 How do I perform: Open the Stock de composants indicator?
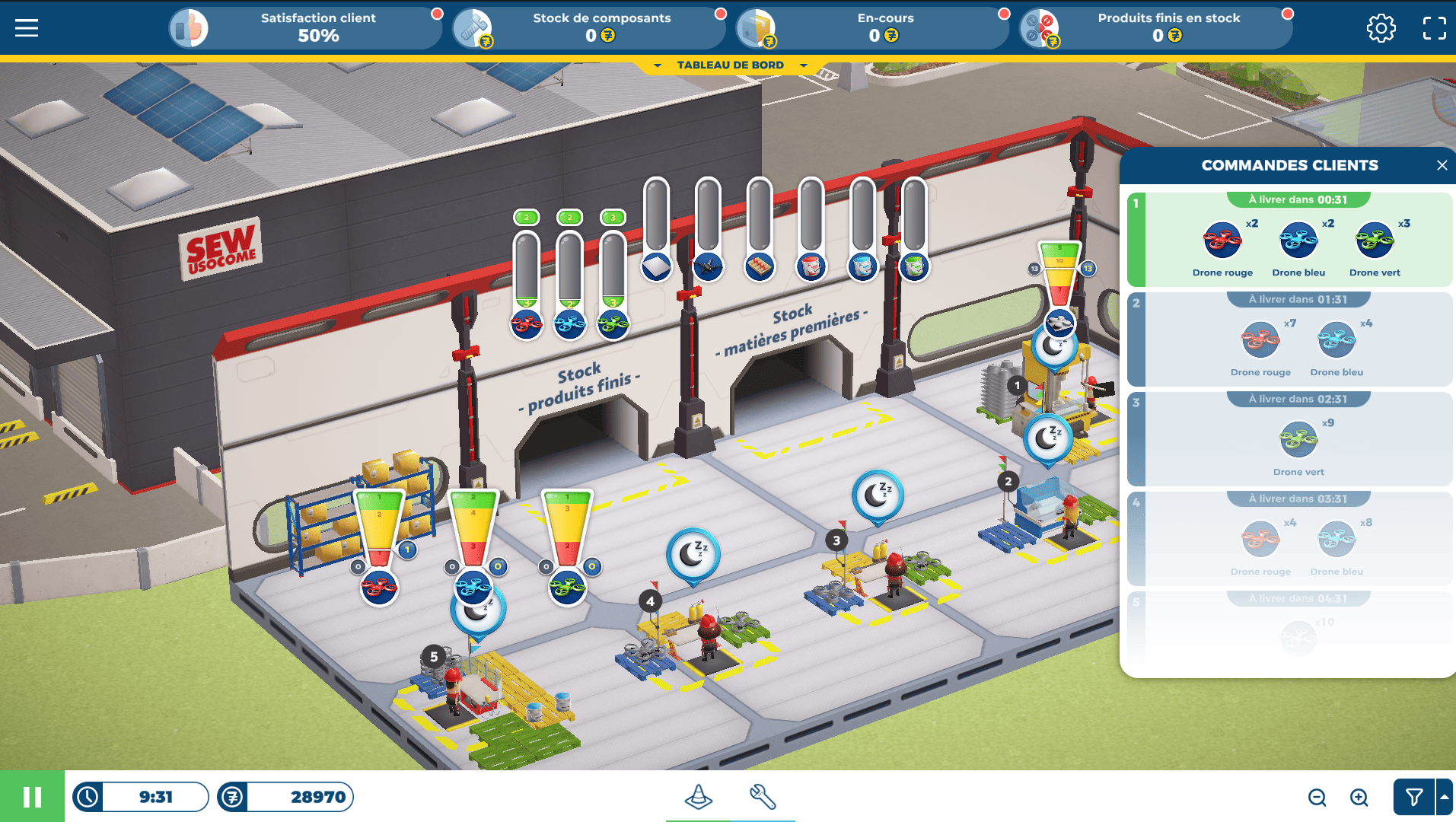click(588, 28)
